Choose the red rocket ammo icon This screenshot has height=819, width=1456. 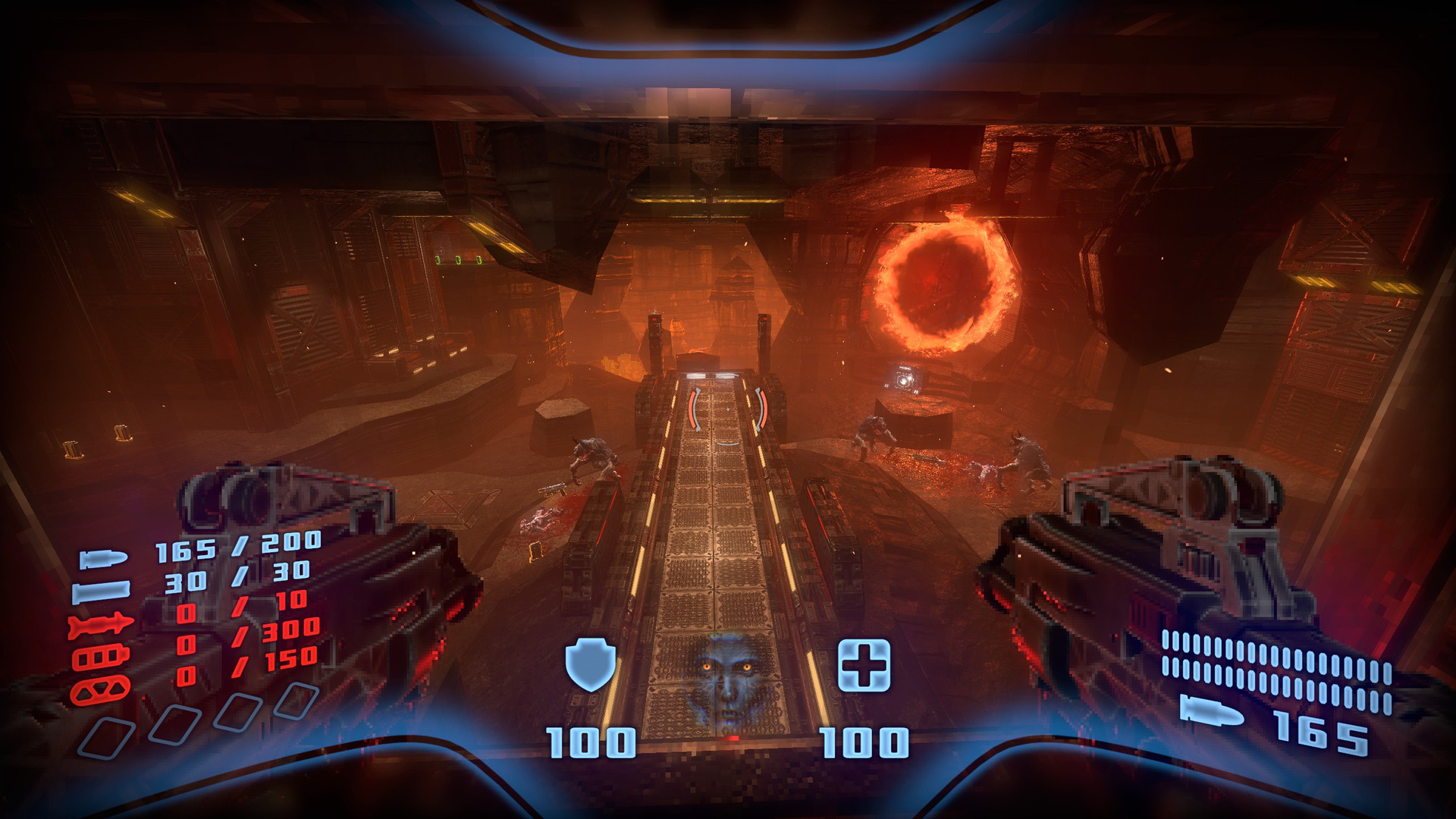click(100, 625)
